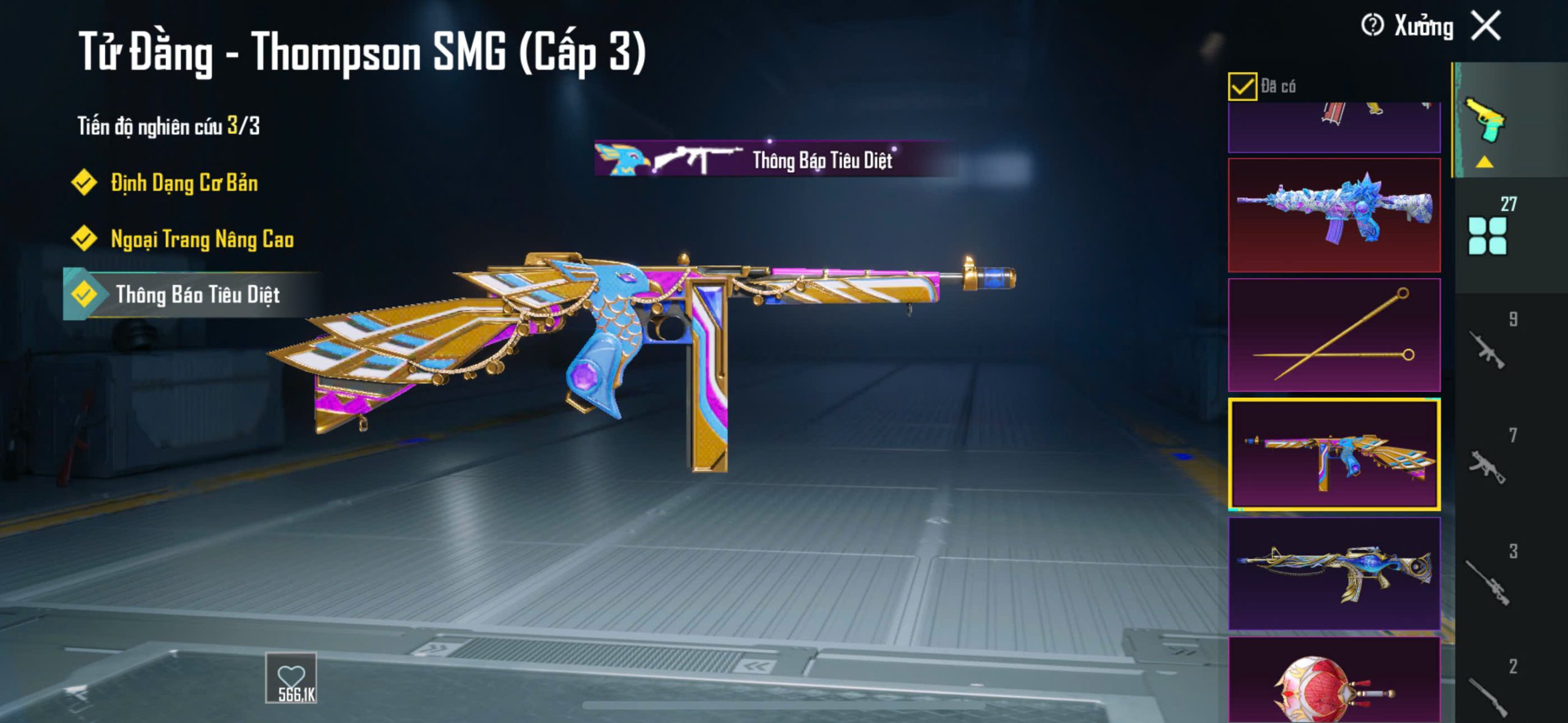Like the skin with heart button
Screen dimensions: 1568x723
(291, 678)
